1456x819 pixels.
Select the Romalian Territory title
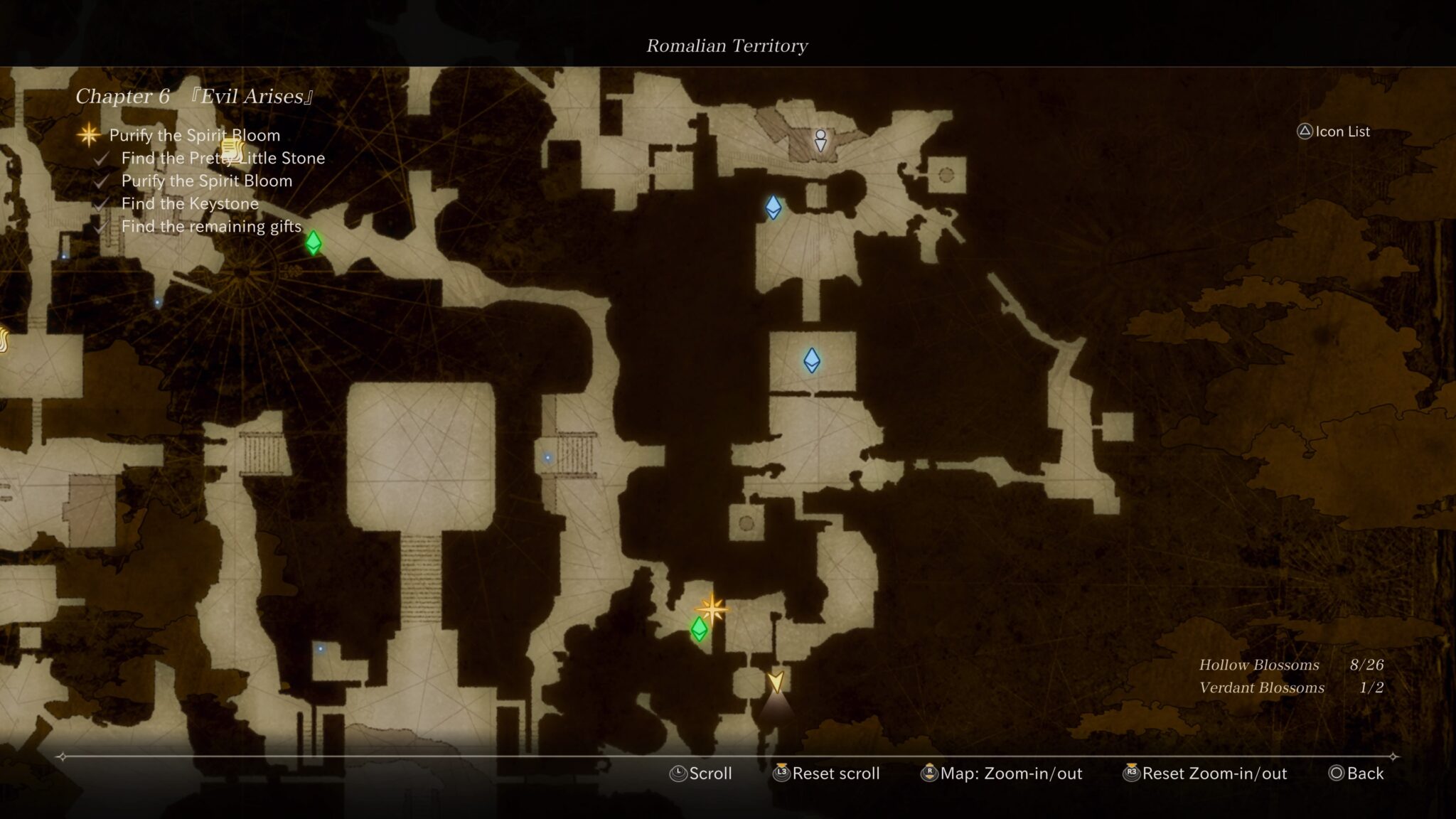[727, 45]
